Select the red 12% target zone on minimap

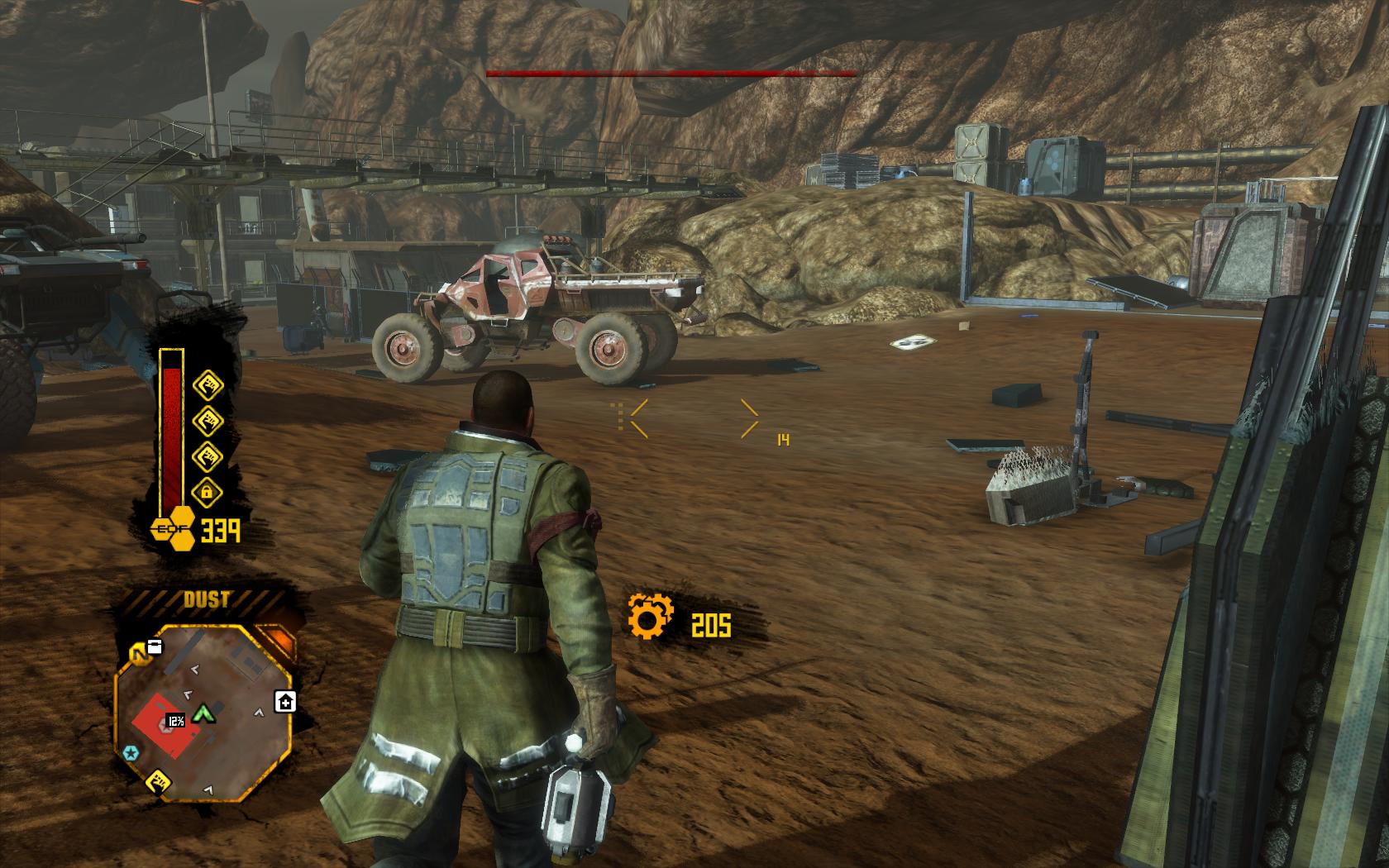[165, 725]
